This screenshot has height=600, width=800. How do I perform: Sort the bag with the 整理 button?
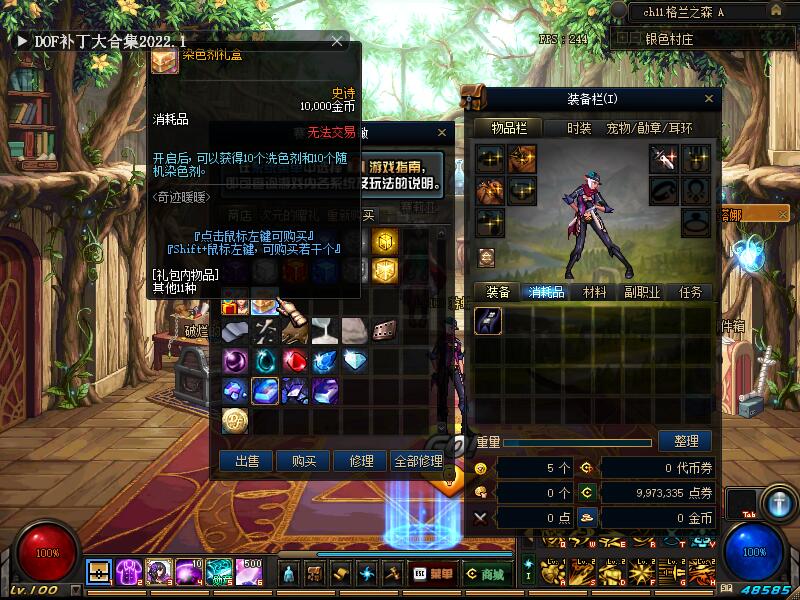coord(685,441)
